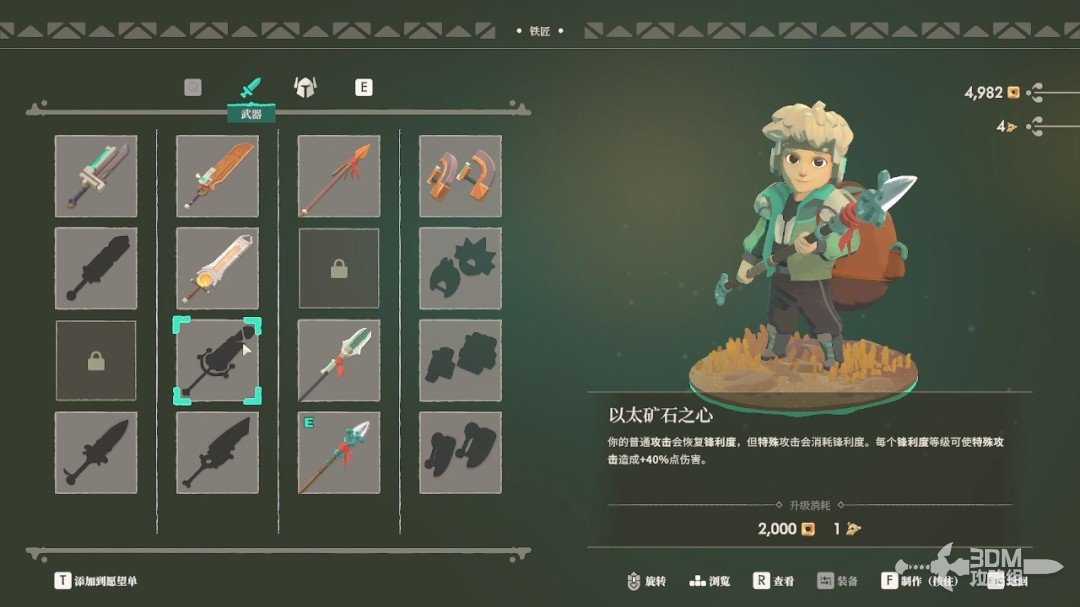Select the feathered blade silhouette slot
Screen dimensions: 1080x607
(217, 452)
